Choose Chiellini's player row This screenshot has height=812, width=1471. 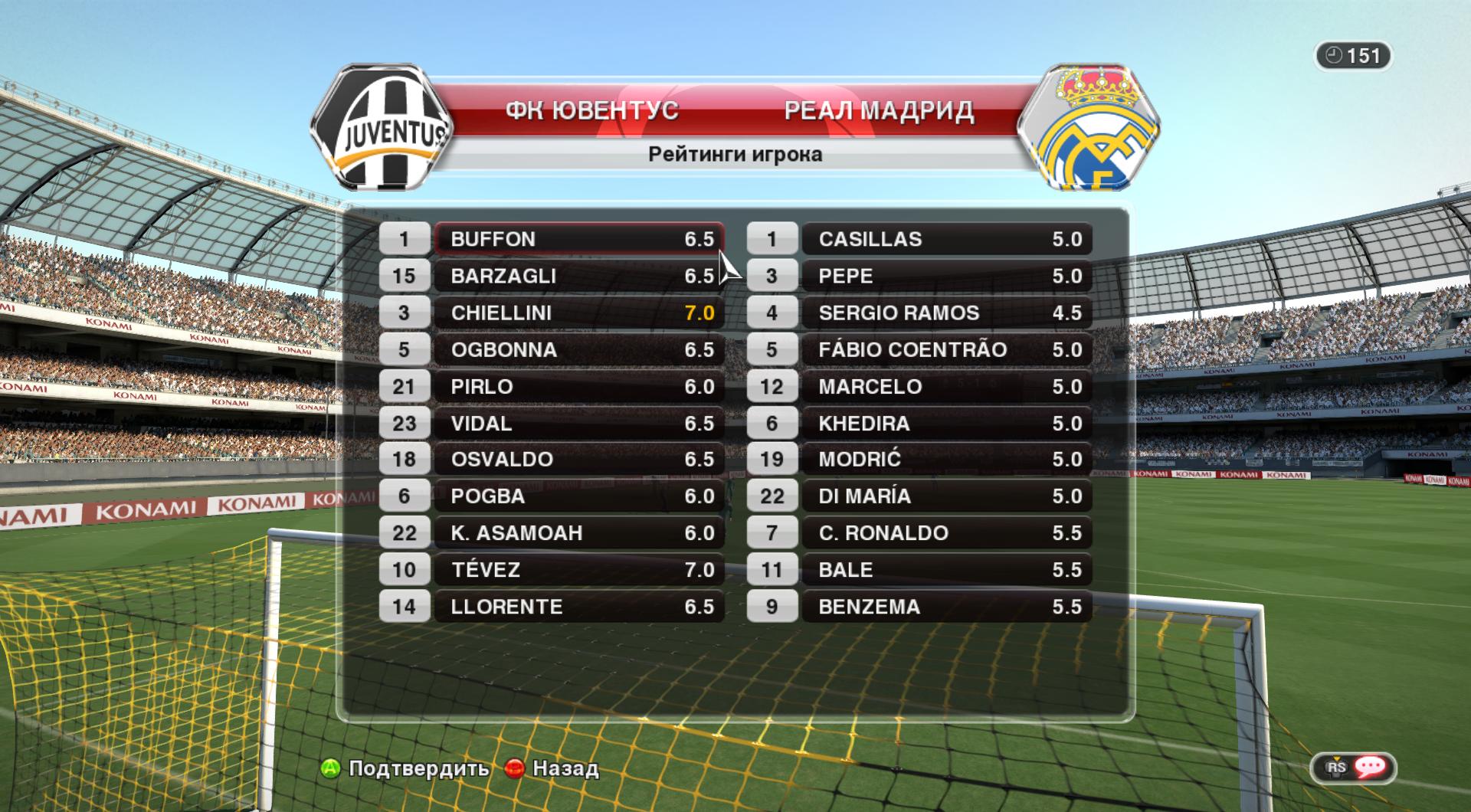[578, 313]
